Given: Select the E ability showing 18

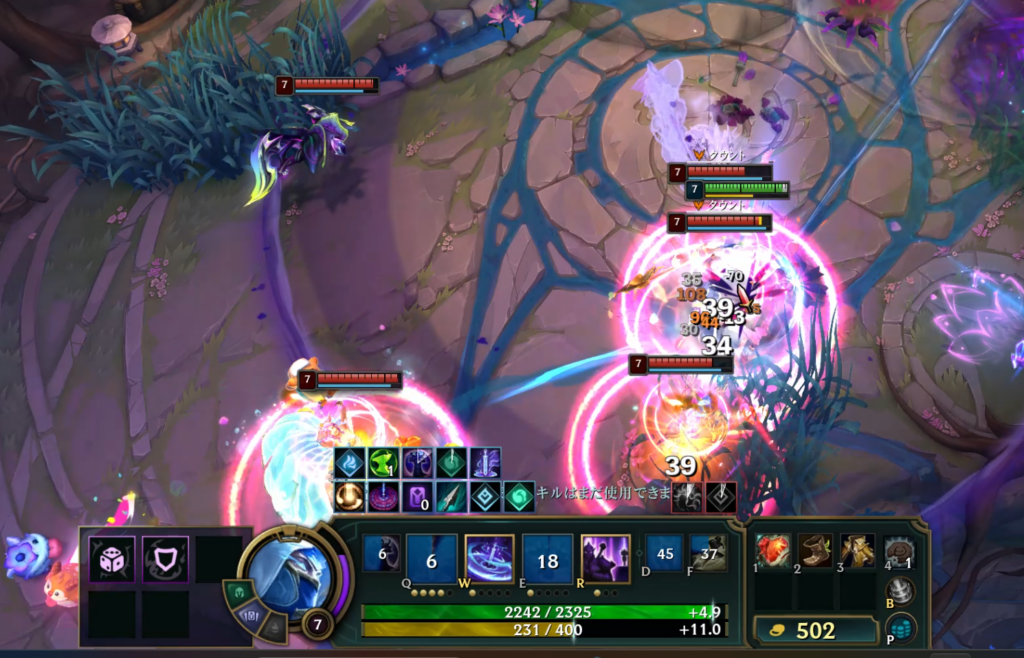Looking at the screenshot, I should (547, 559).
